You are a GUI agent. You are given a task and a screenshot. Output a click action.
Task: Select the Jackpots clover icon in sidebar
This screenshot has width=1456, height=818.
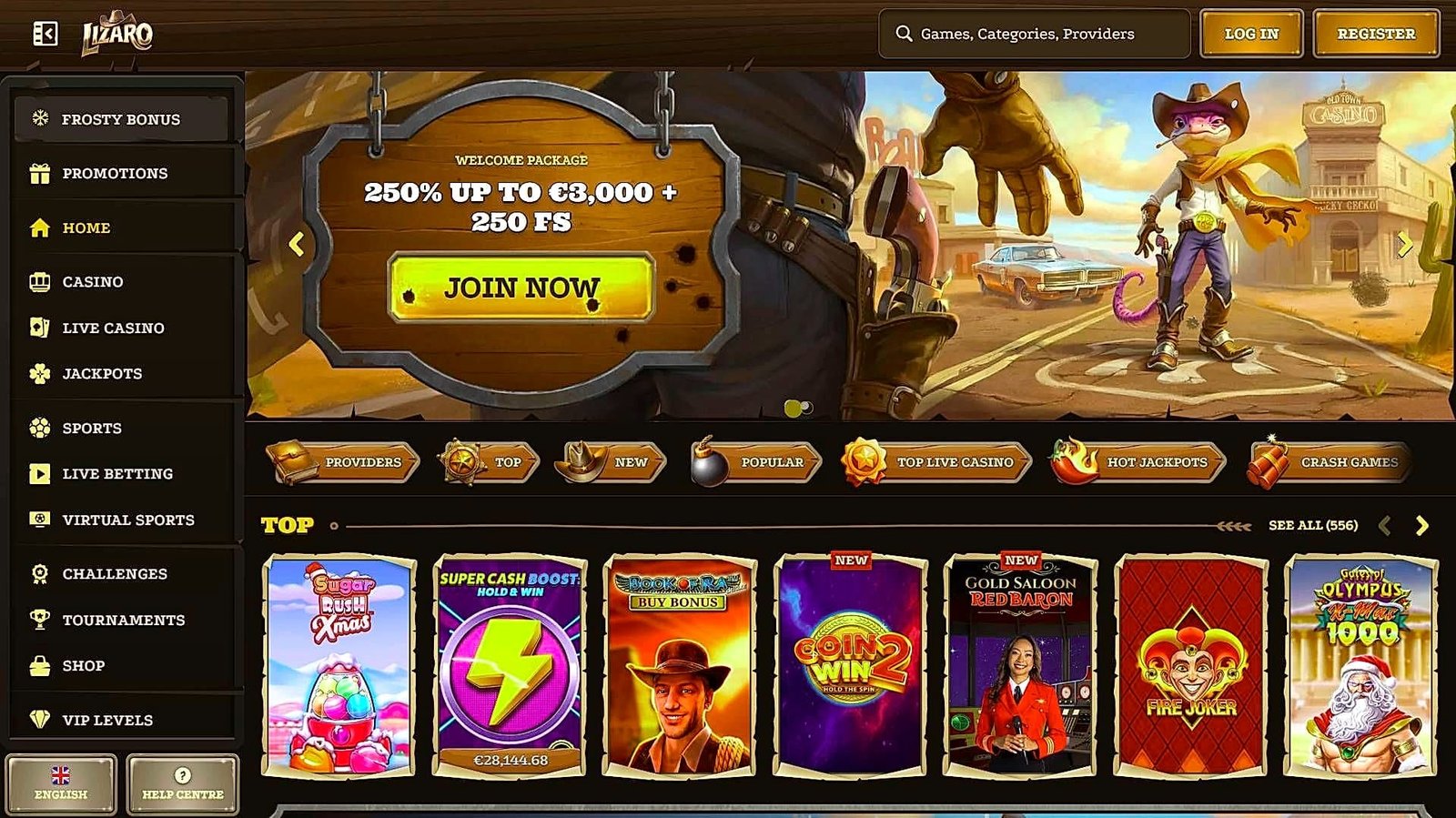38,373
